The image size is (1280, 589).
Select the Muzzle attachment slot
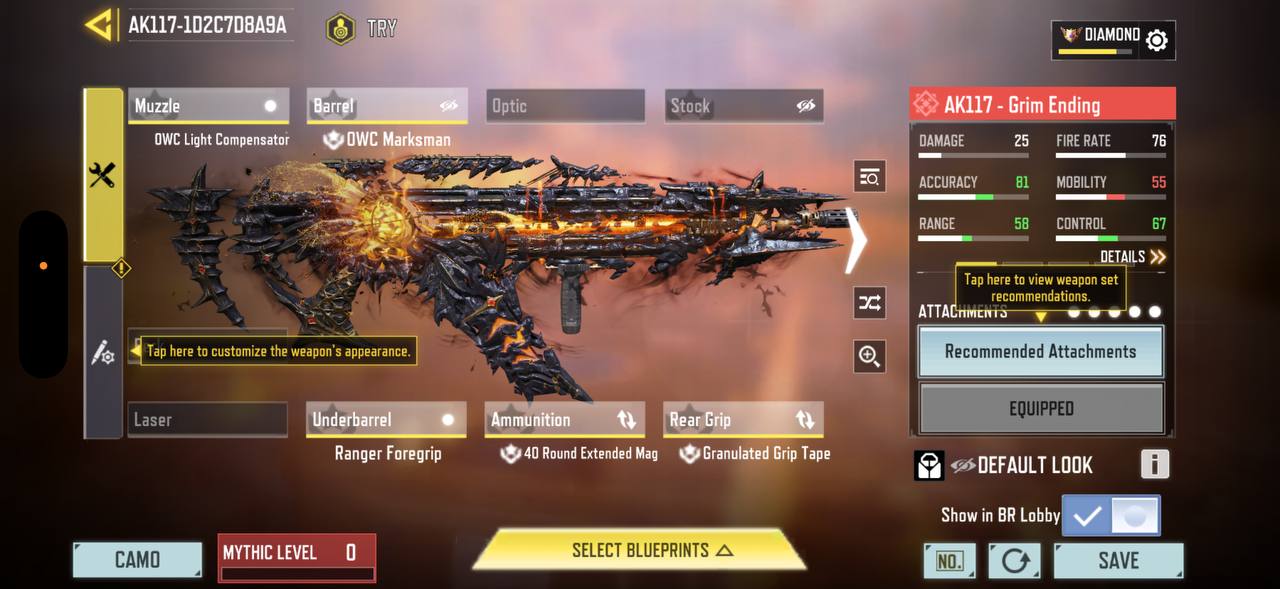click(208, 106)
